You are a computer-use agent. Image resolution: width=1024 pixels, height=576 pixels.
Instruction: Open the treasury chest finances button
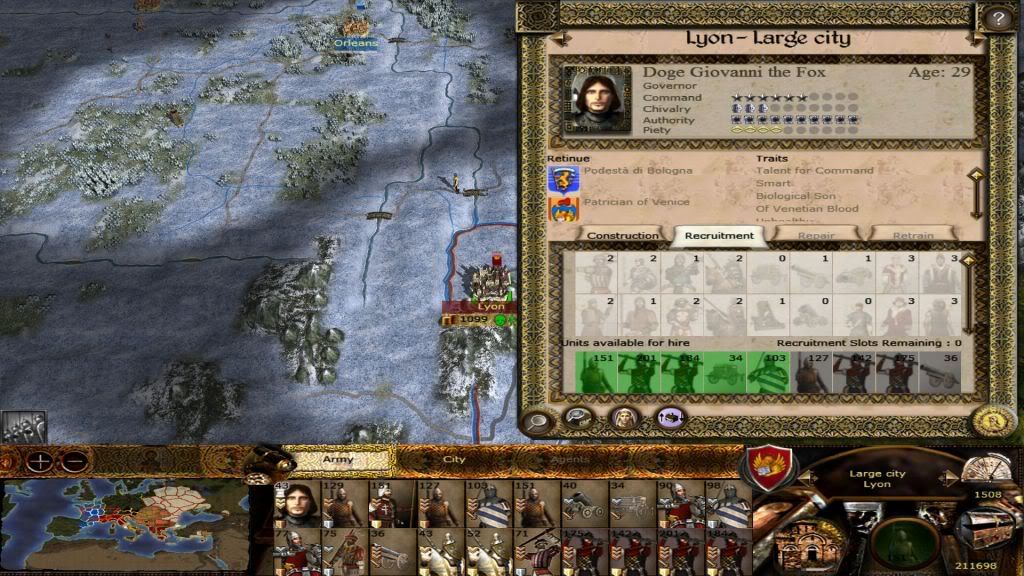[x=985, y=527]
